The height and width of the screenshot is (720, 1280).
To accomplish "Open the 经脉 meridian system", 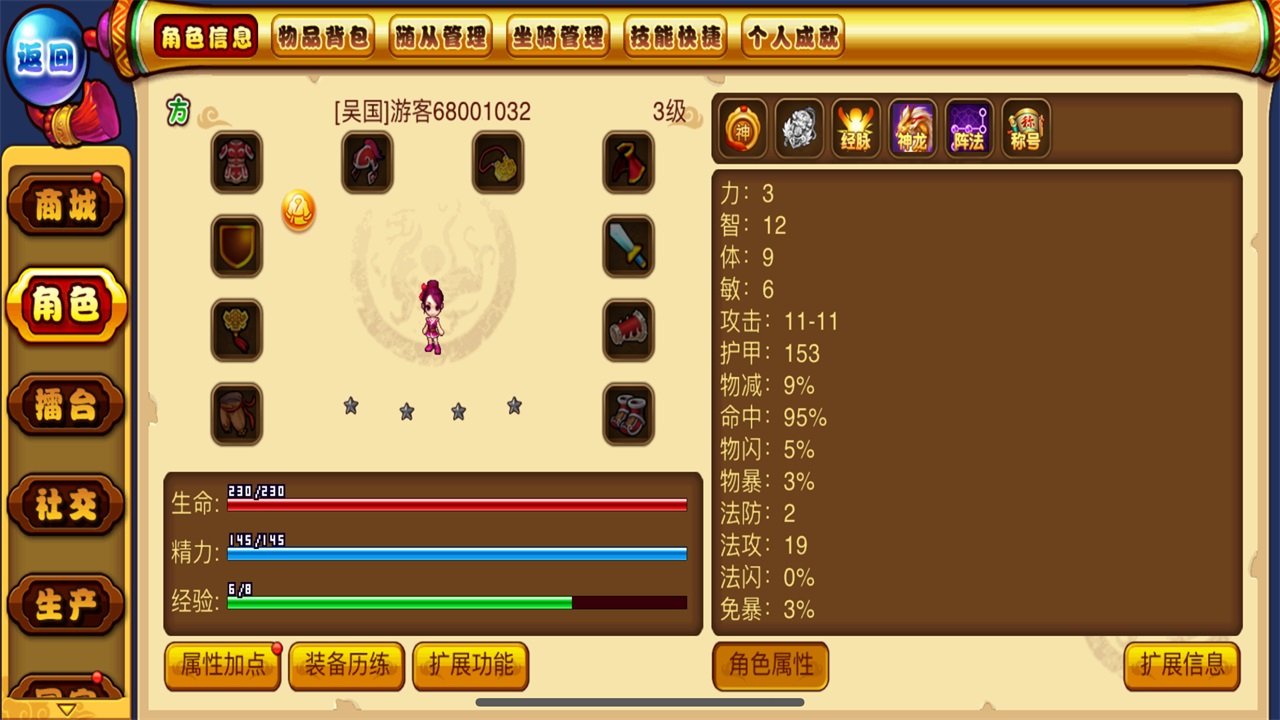I will point(855,129).
